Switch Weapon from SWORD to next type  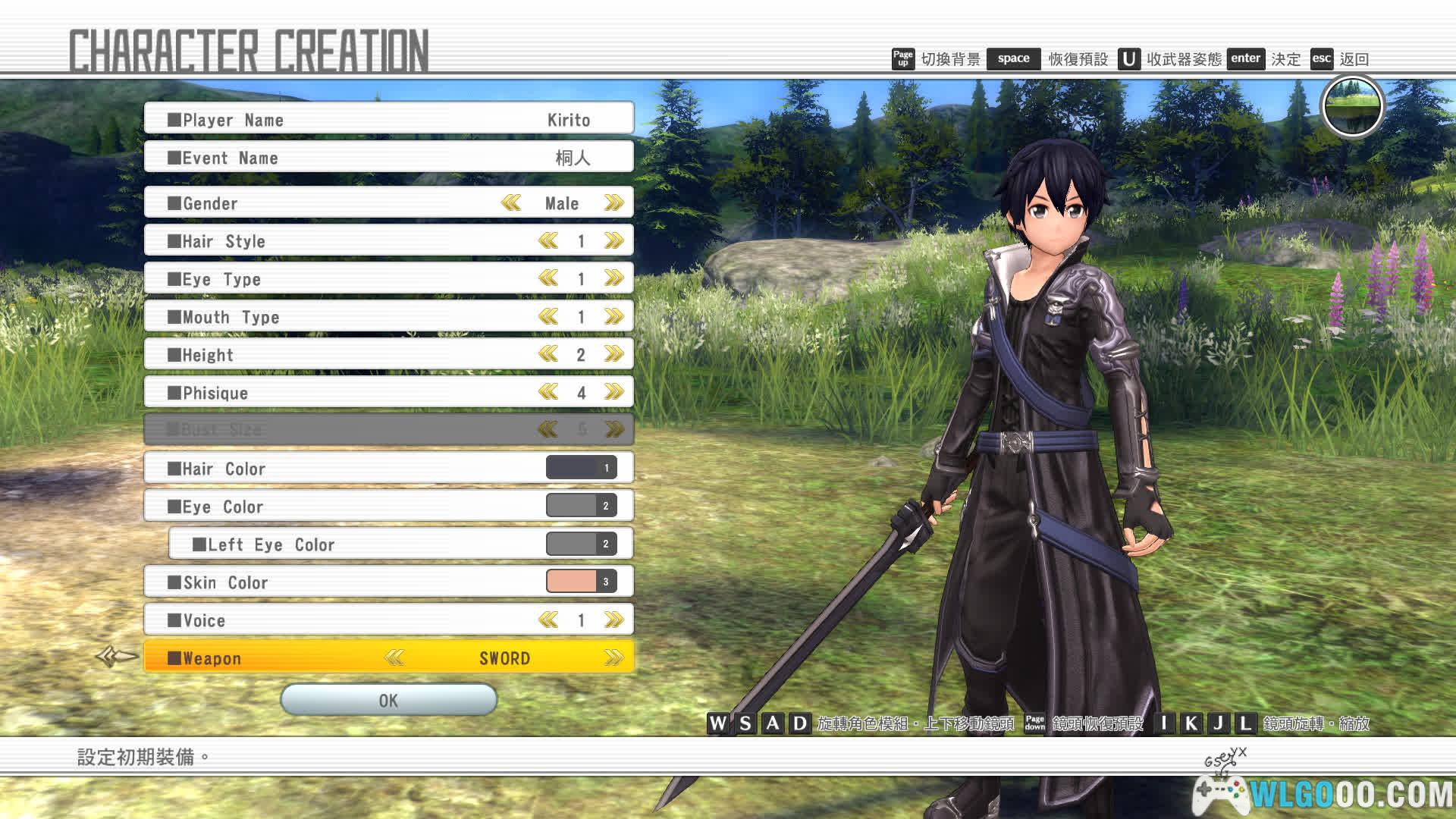click(613, 658)
